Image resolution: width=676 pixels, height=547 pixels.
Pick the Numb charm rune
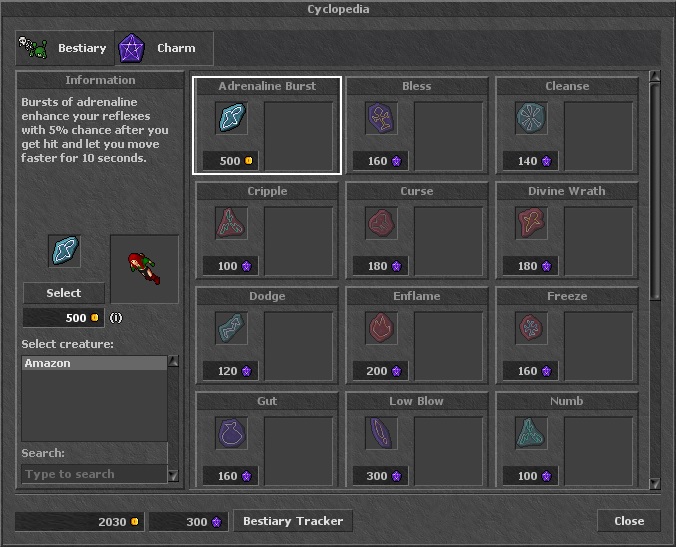click(x=531, y=433)
